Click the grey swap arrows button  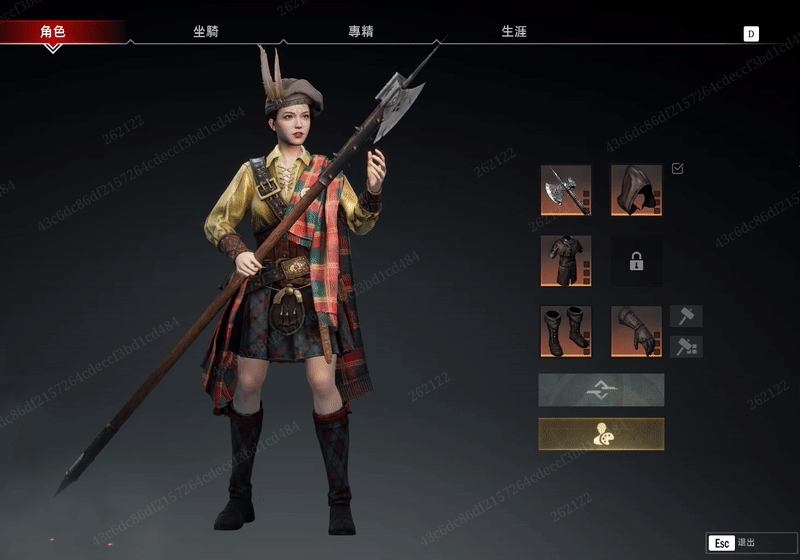[601, 390]
